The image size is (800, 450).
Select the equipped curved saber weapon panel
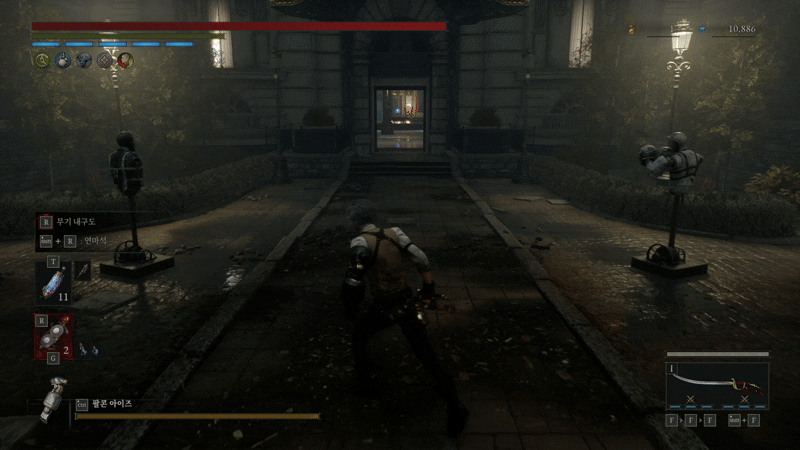pyautogui.click(x=717, y=385)
